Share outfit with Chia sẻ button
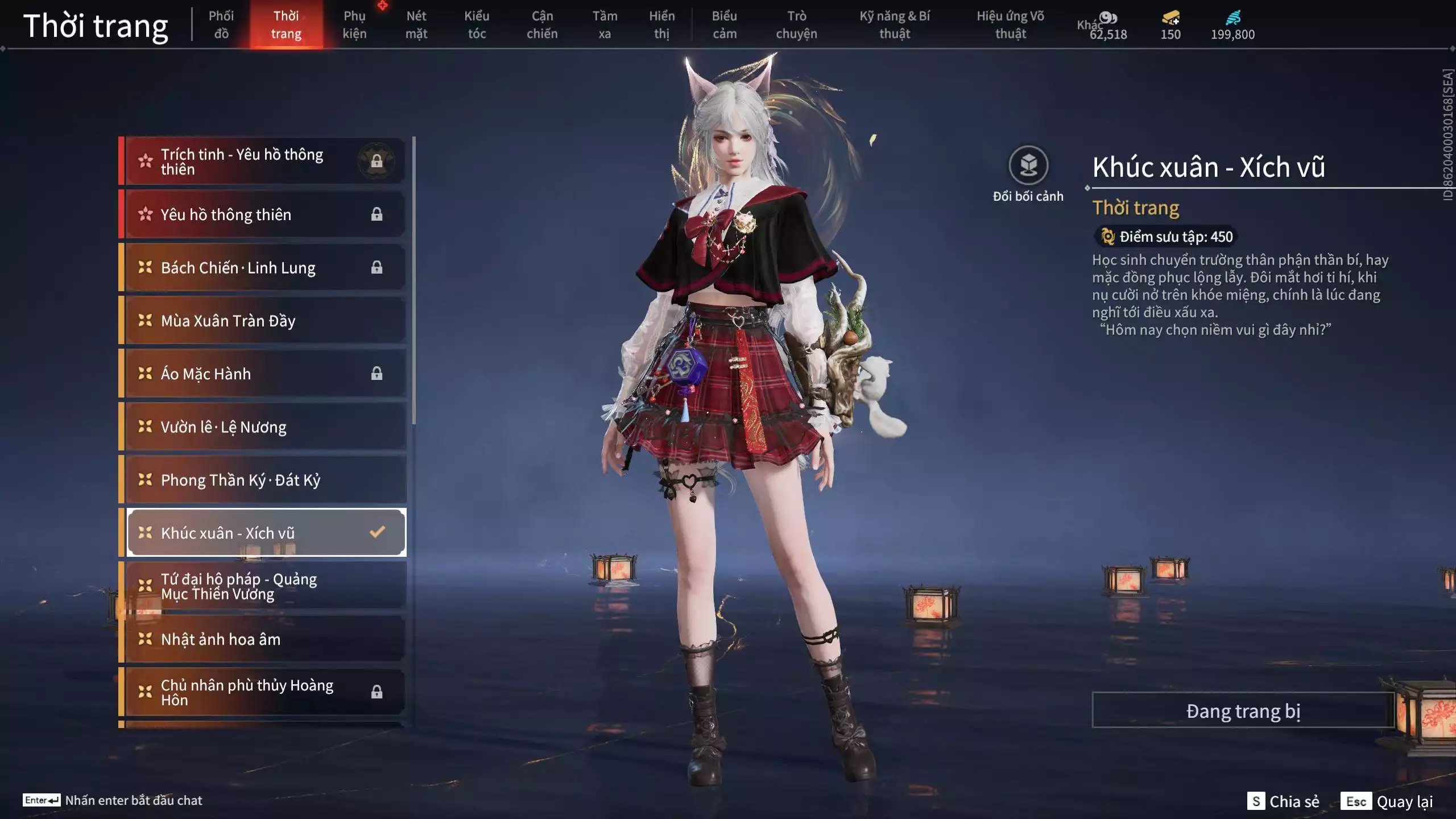 tap(1283, 801)
